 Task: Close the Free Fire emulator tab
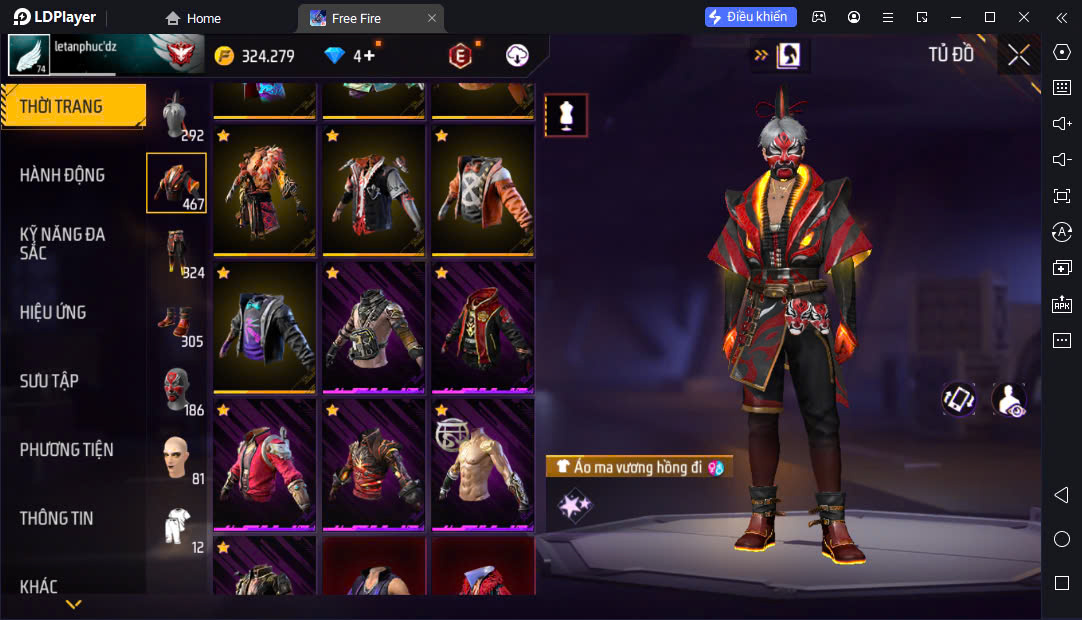(x=432, y=18)
